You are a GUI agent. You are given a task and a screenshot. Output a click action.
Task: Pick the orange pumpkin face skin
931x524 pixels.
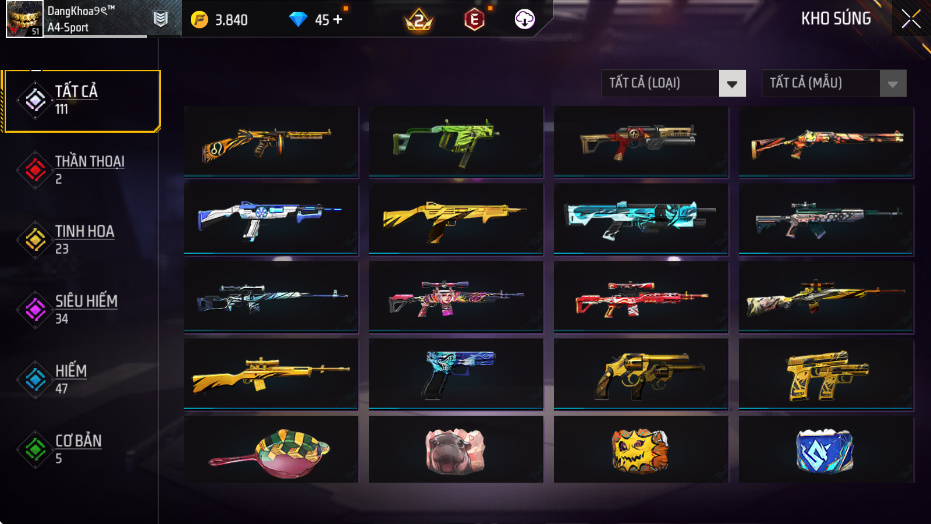point(640,449)
